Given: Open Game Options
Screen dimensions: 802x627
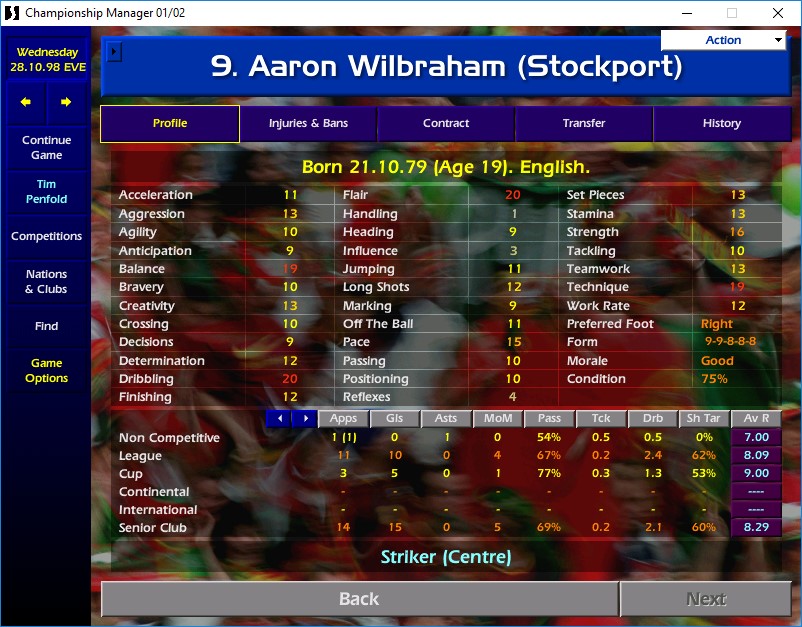Looking at the screenshot, I should (46, 371).
